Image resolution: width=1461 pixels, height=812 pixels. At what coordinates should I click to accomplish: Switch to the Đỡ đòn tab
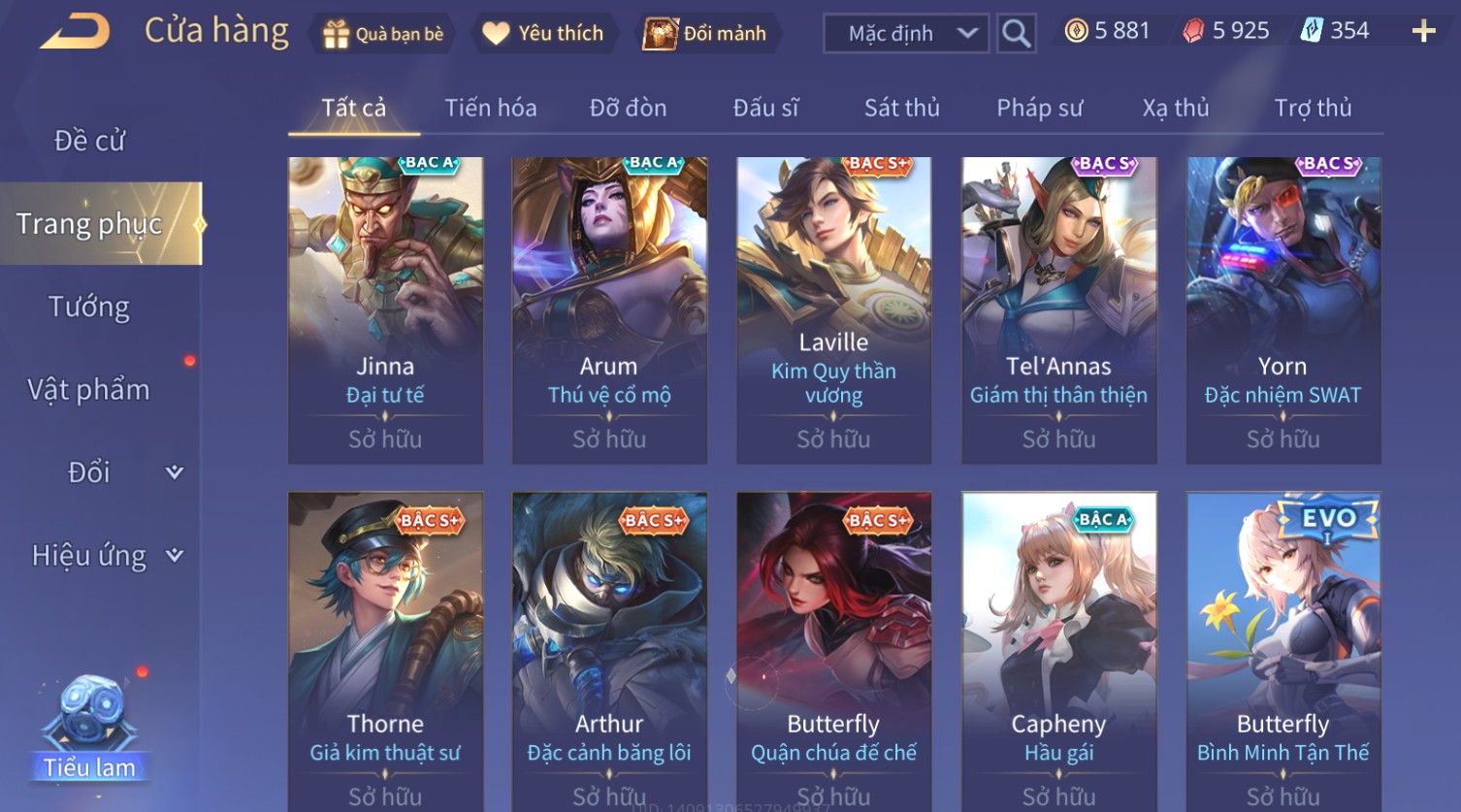[628, 108]
